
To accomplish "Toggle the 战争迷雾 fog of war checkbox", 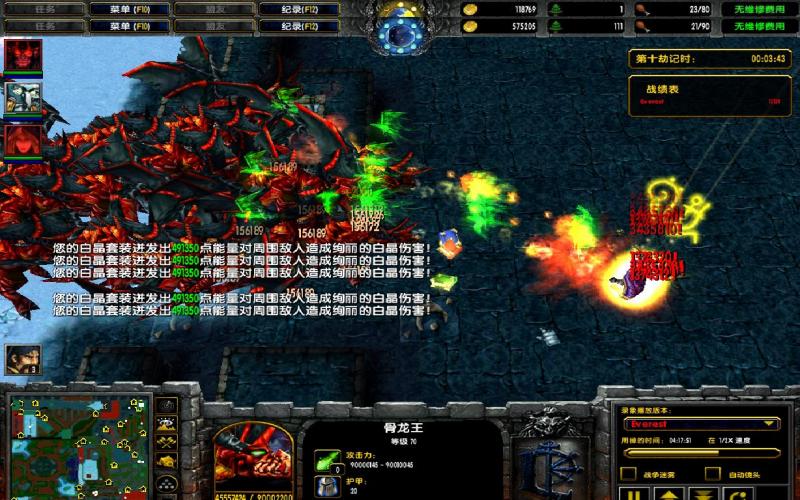I will coord(629,473).
